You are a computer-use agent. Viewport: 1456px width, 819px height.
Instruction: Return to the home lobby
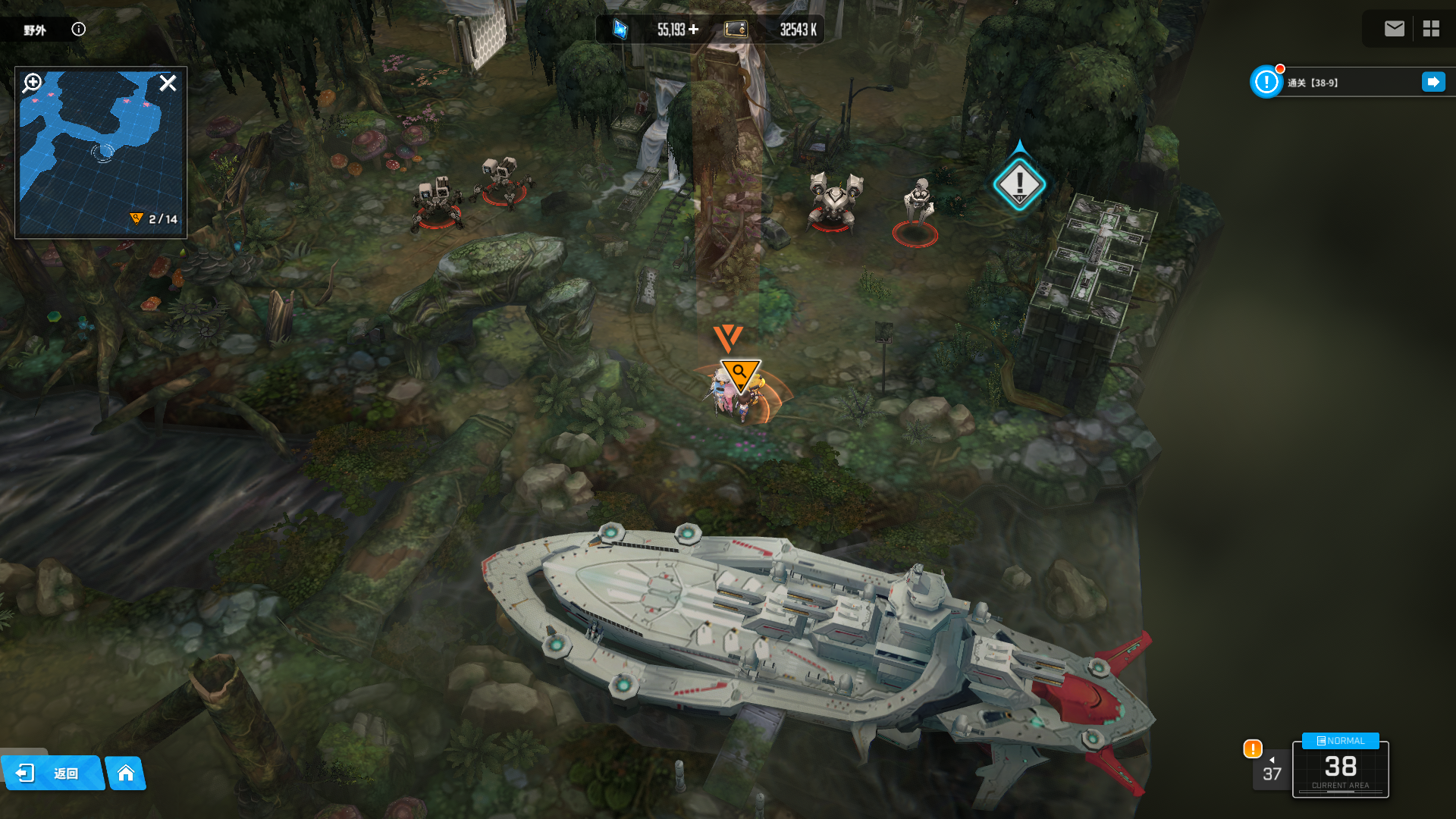click(x=126, y=773)
